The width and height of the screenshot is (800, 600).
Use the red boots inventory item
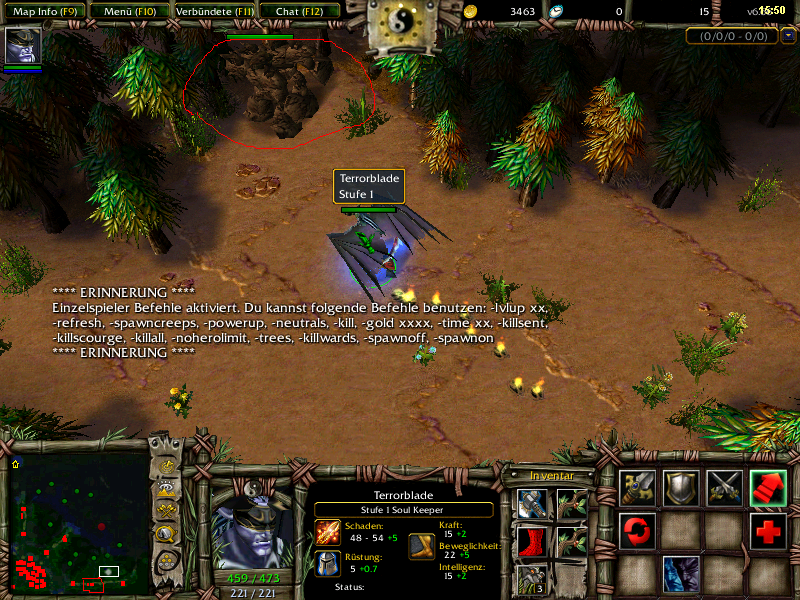click(532, 542)
